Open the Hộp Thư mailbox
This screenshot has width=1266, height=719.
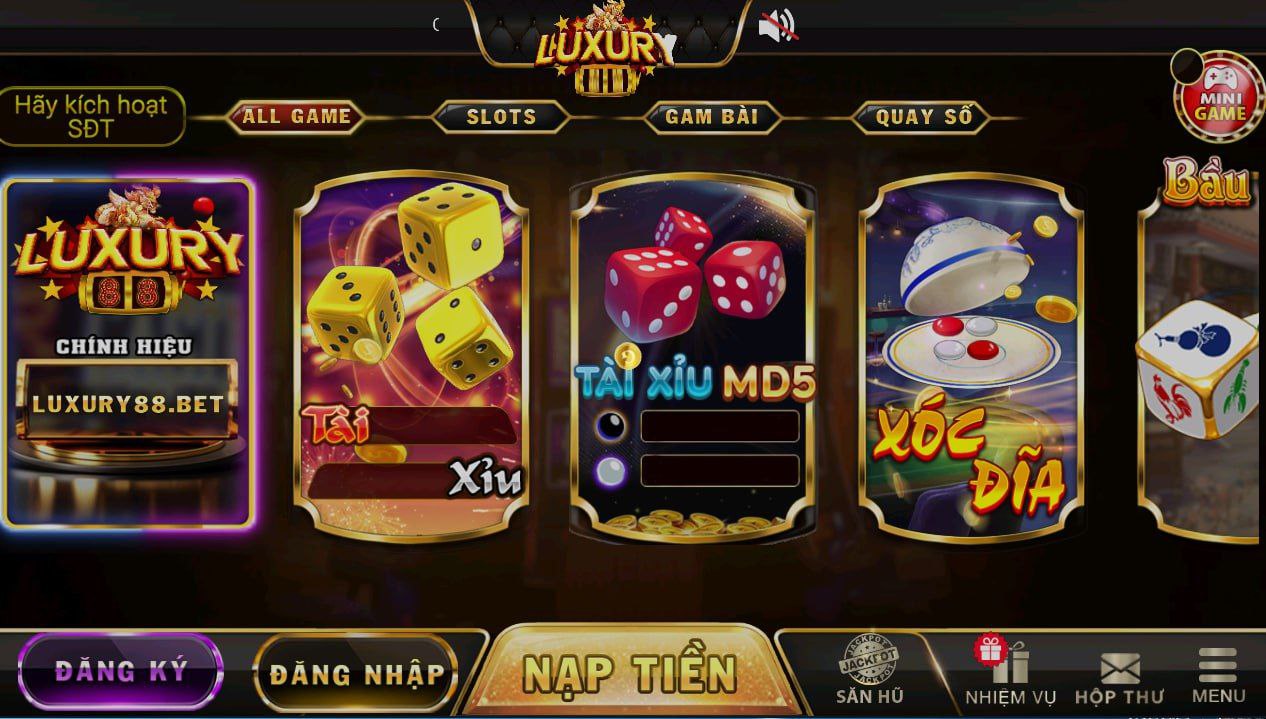[x=1119, y=677]
